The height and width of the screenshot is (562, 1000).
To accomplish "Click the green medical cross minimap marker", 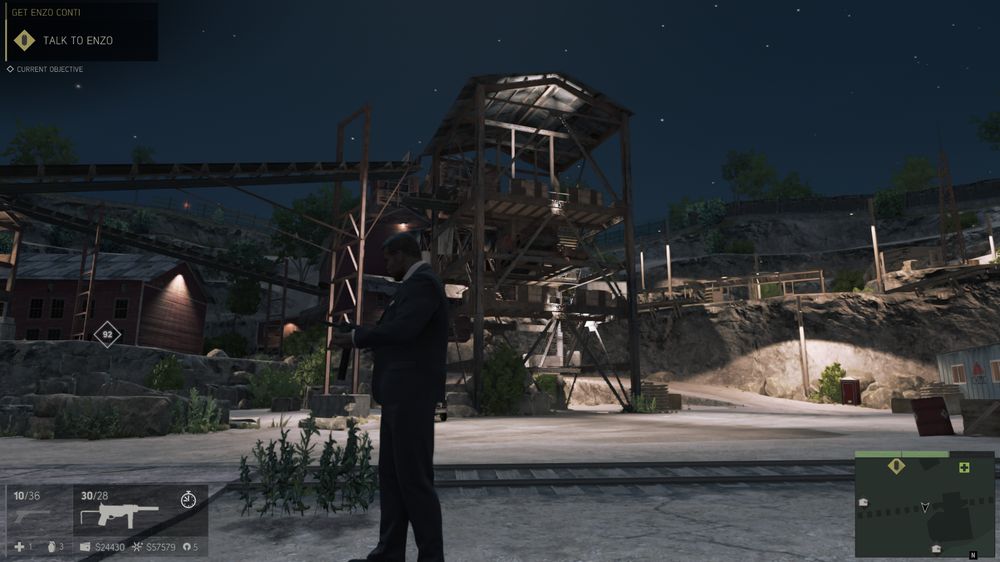I will [964, 467].
